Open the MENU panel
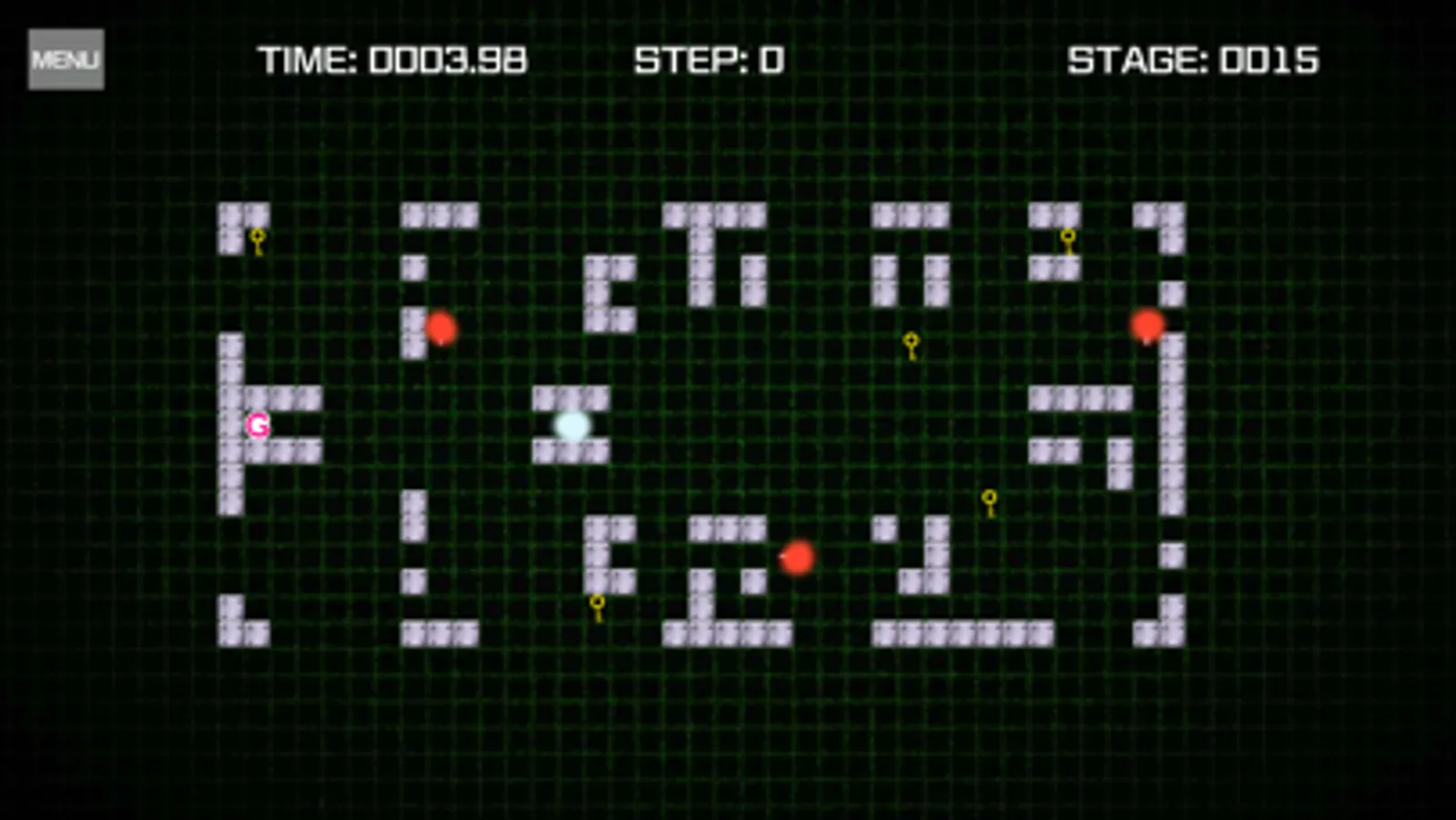 65,59
